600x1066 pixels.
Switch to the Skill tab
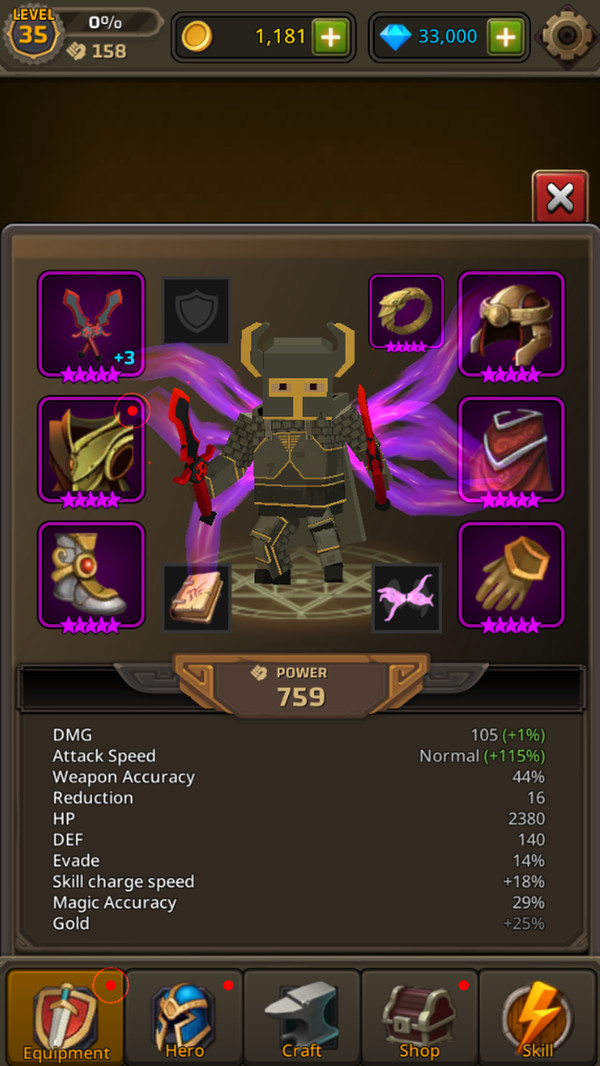537,1018
